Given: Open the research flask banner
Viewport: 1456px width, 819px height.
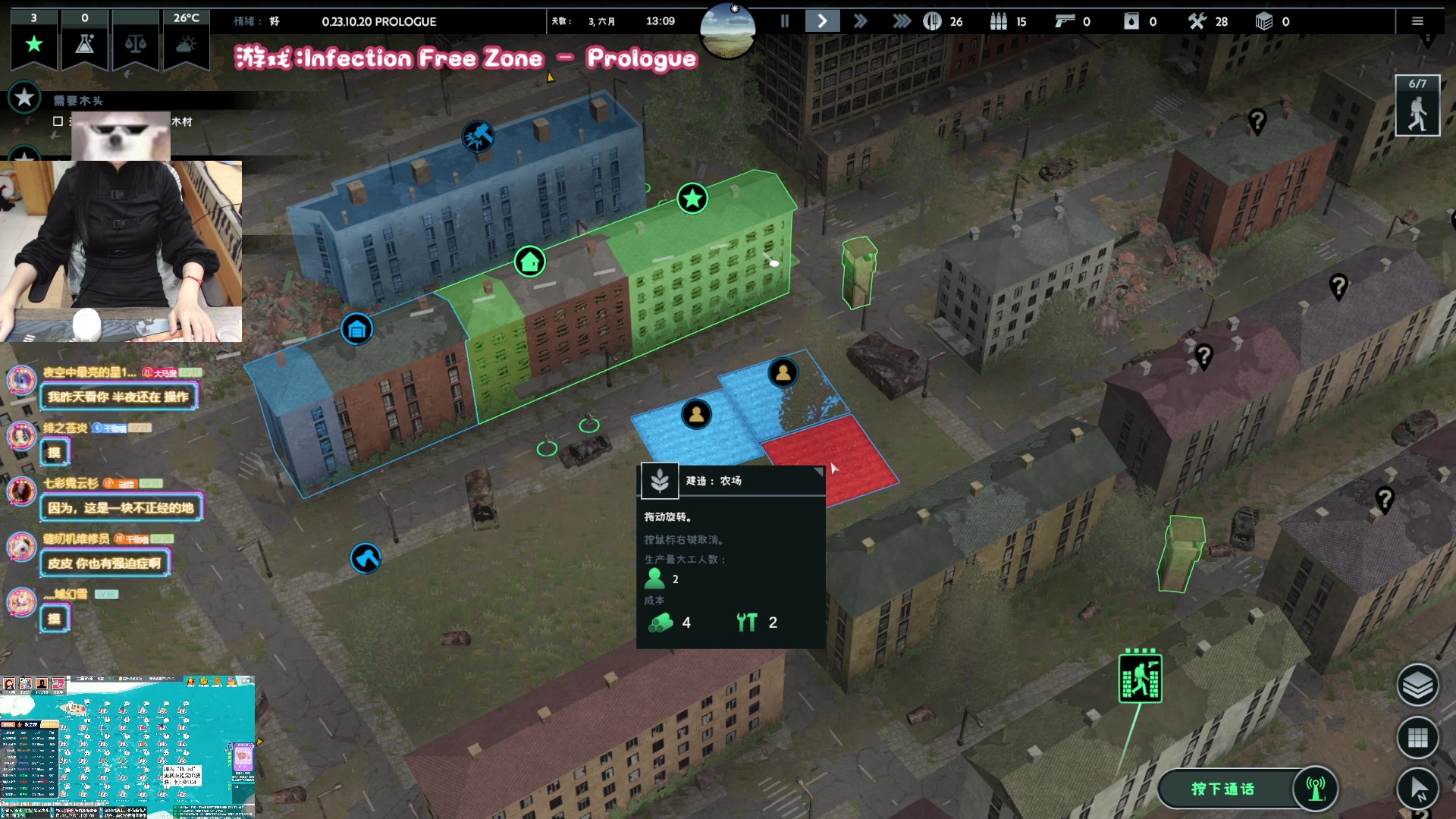Looking at the screenshot, I should pos(85,44).
